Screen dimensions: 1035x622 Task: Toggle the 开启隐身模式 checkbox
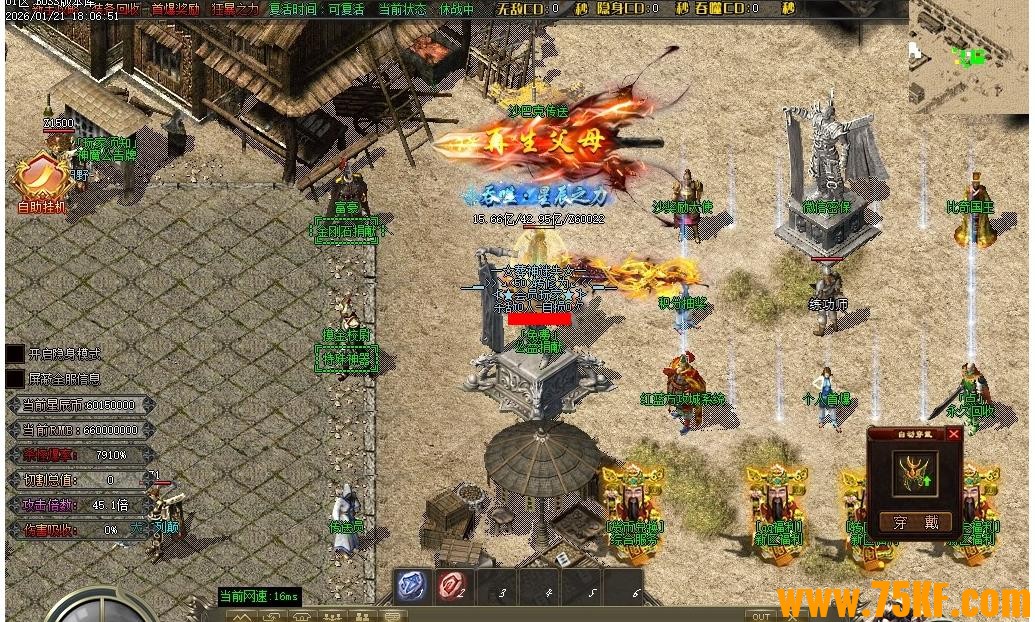15,354
